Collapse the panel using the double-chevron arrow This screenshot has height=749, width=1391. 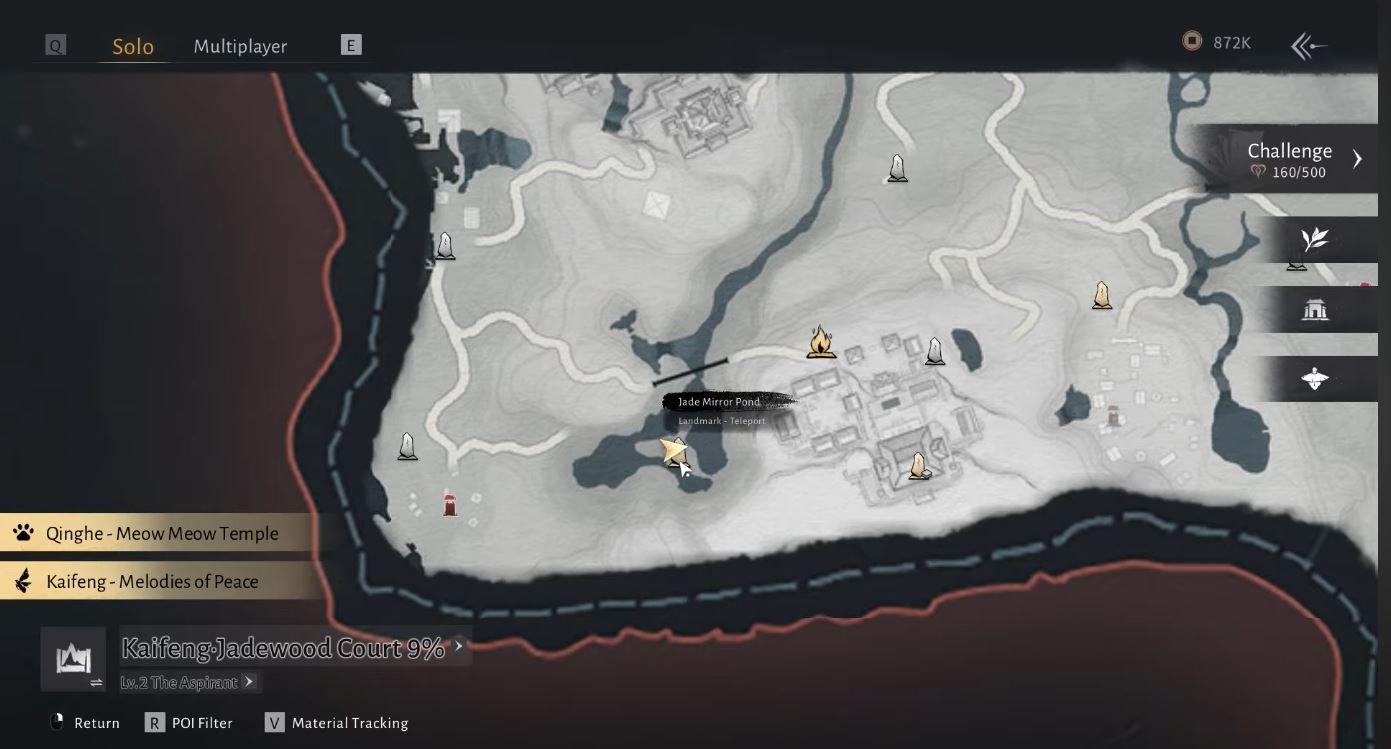tap(1307, 45)
